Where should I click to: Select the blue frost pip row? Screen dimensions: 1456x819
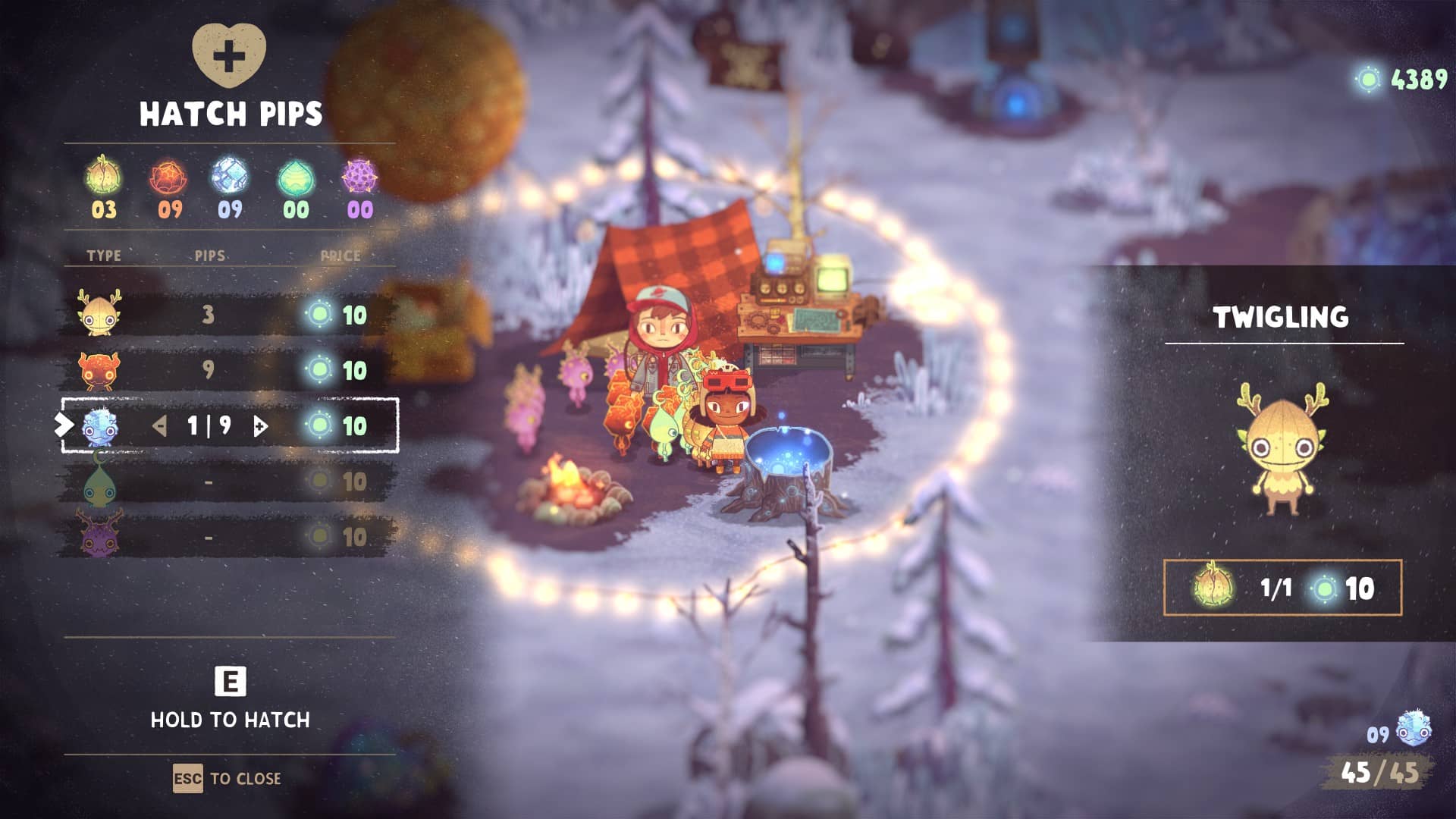coord(227,425)
